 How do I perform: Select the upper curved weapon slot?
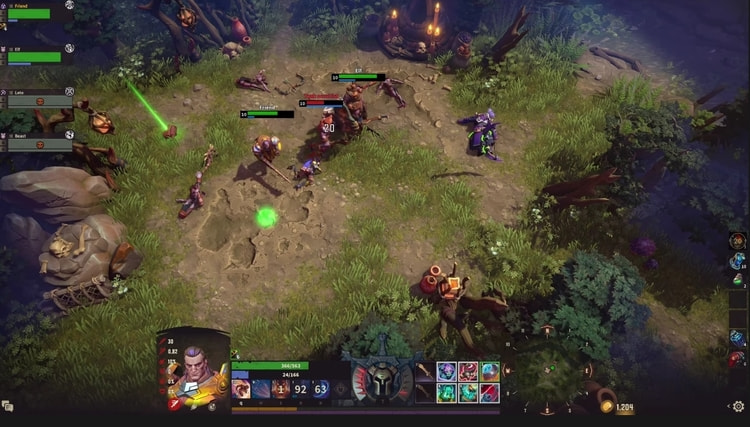pos(423,371)
